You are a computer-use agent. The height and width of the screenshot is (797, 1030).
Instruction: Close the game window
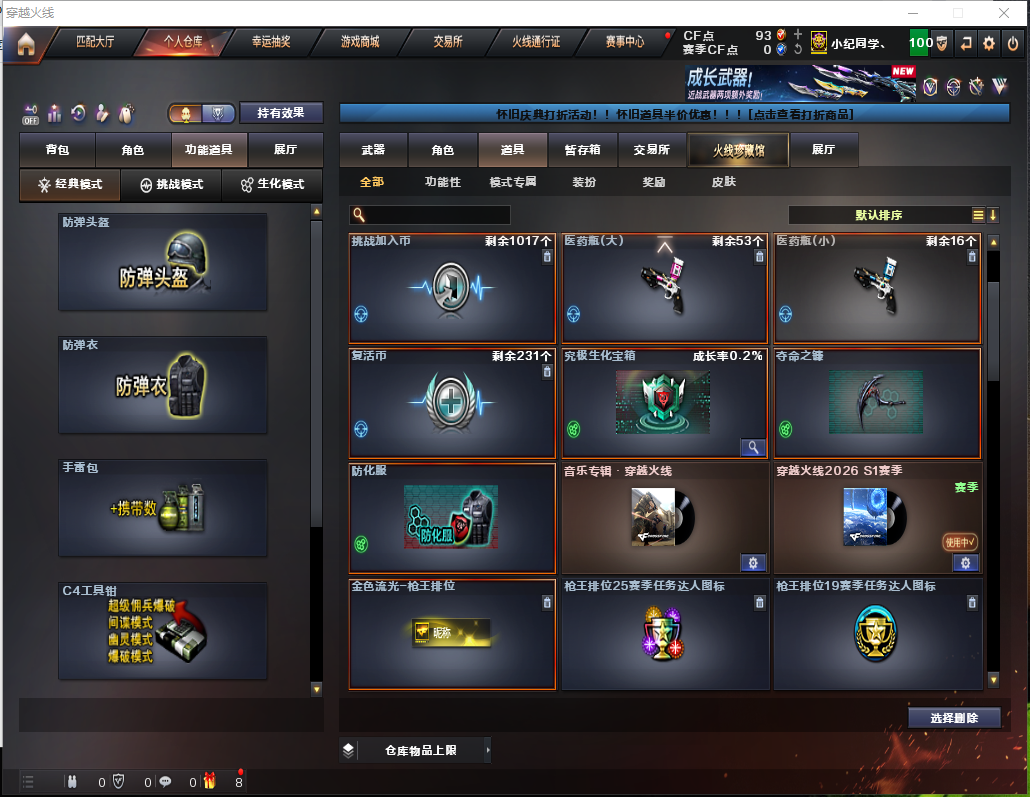coord(1005,13)
